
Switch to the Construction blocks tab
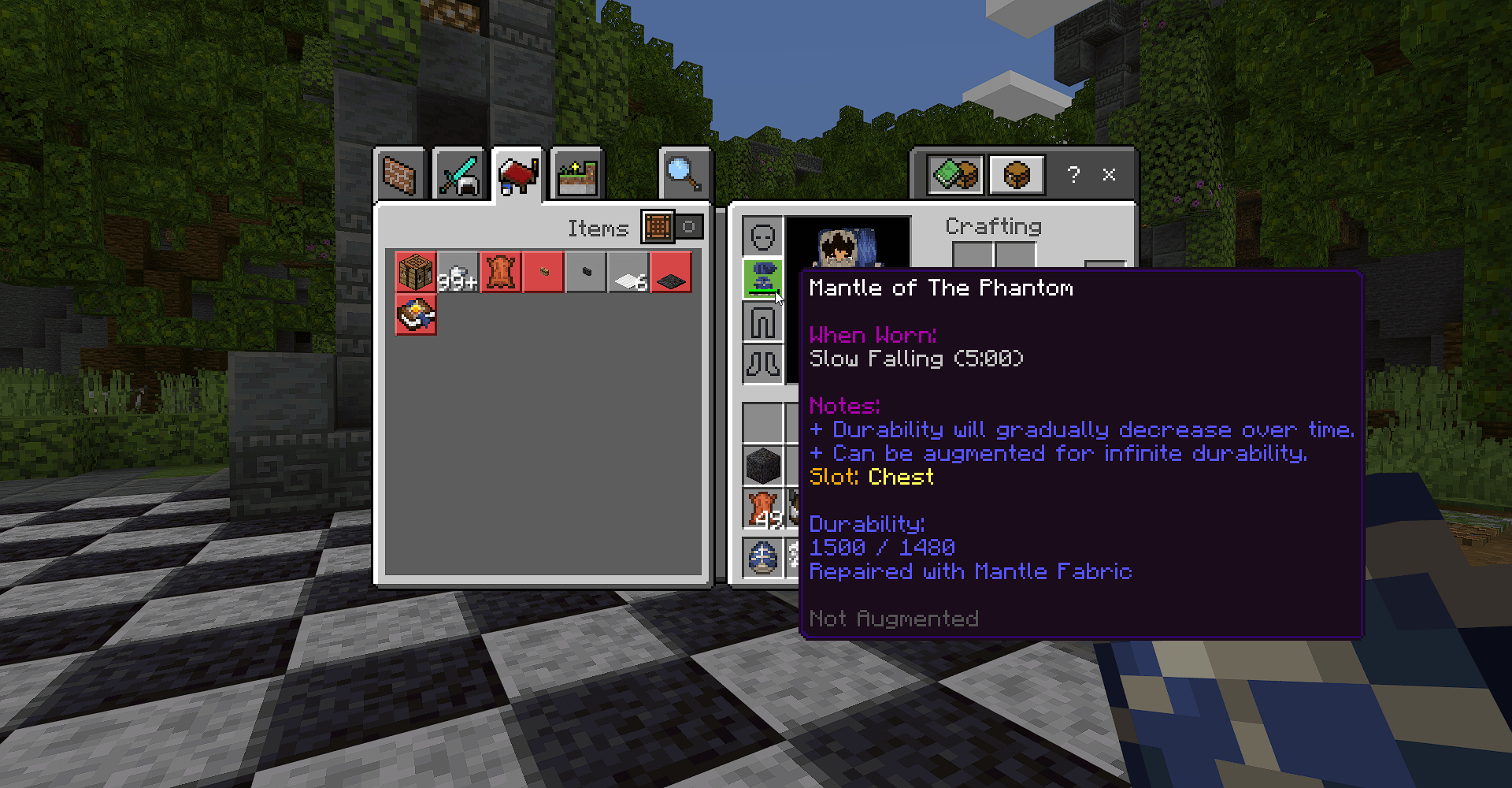[399, 174]
